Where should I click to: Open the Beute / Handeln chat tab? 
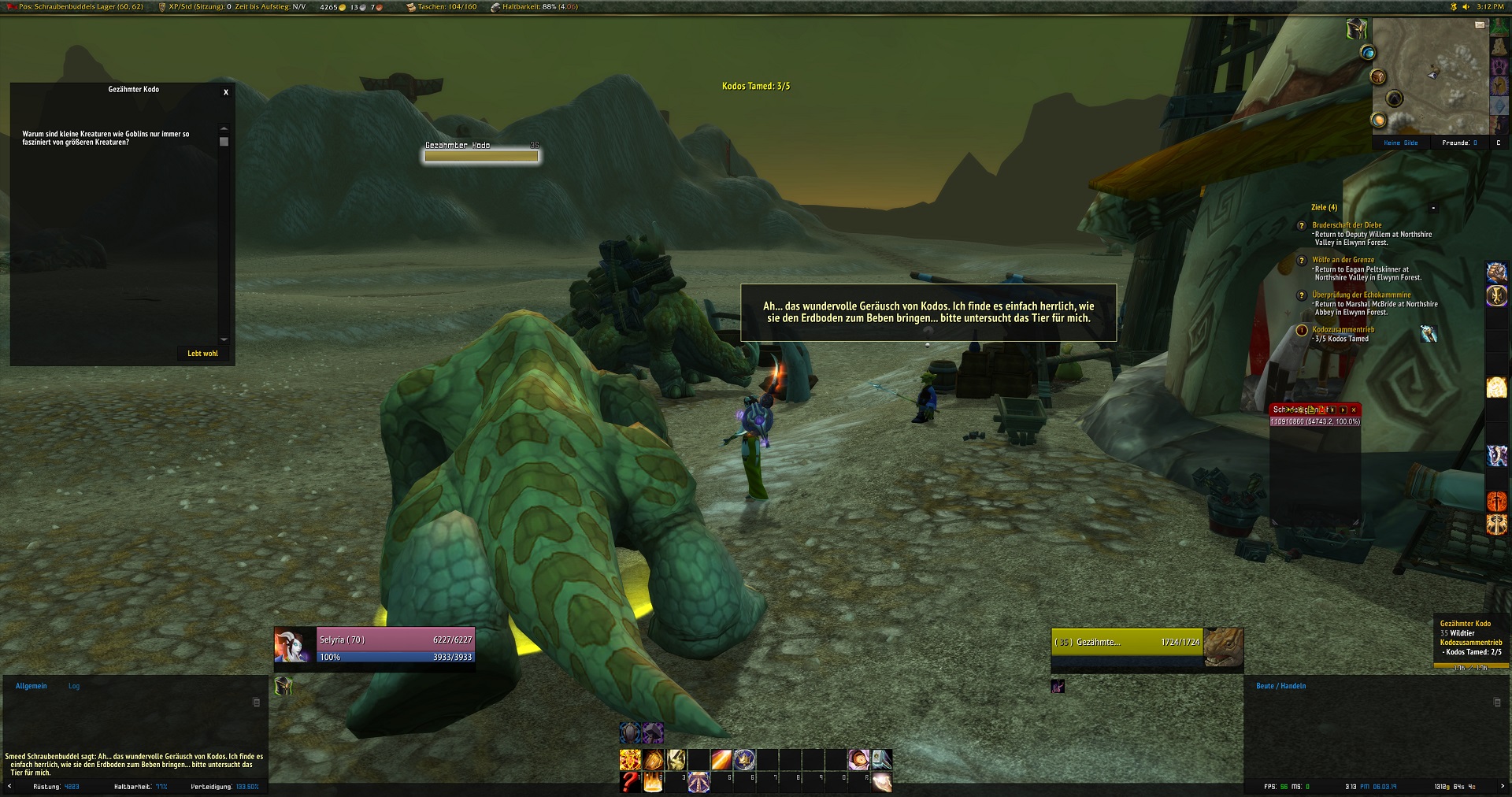(1280, 686)
